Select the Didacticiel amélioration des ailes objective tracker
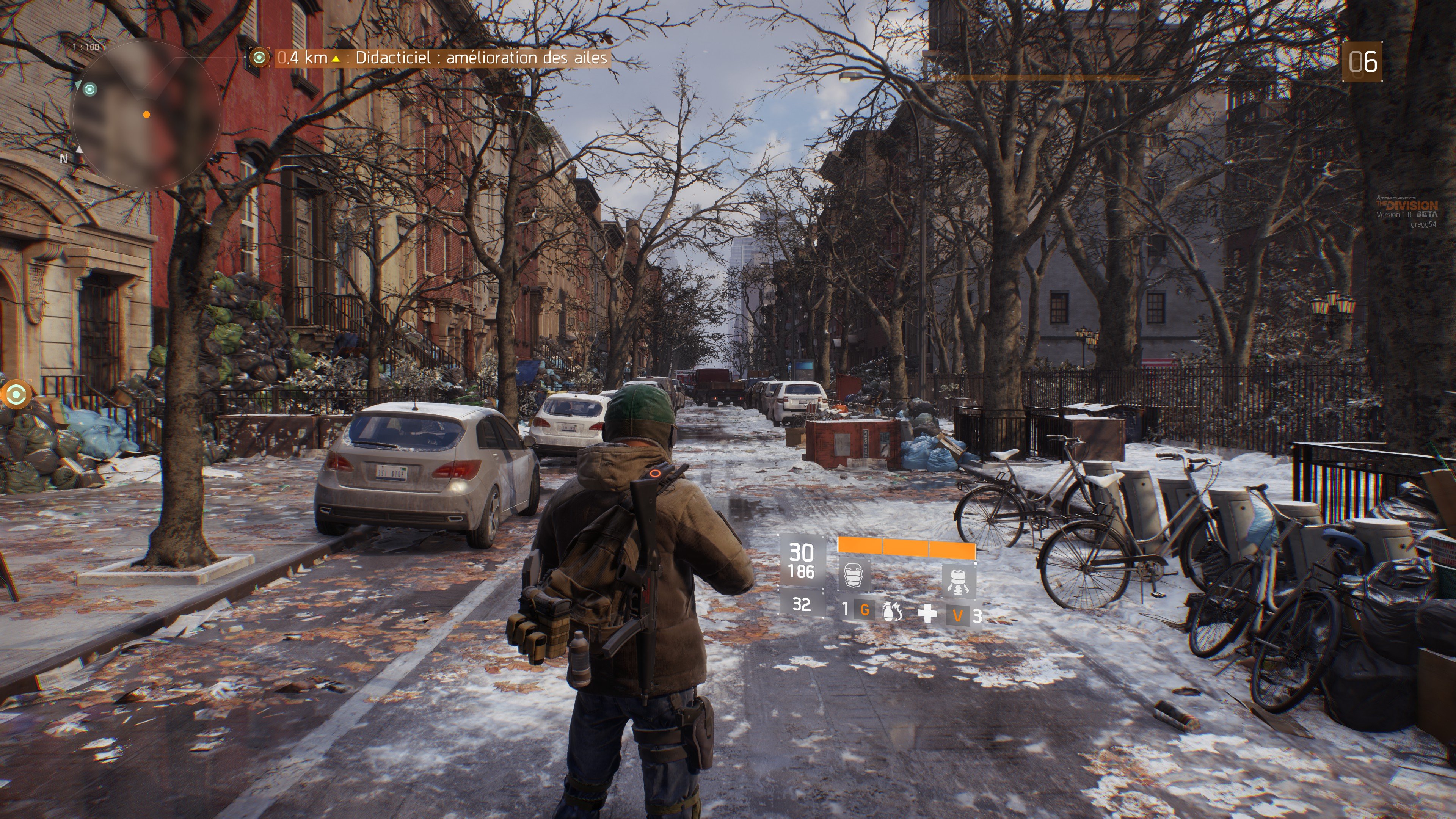 coord(441,58)
